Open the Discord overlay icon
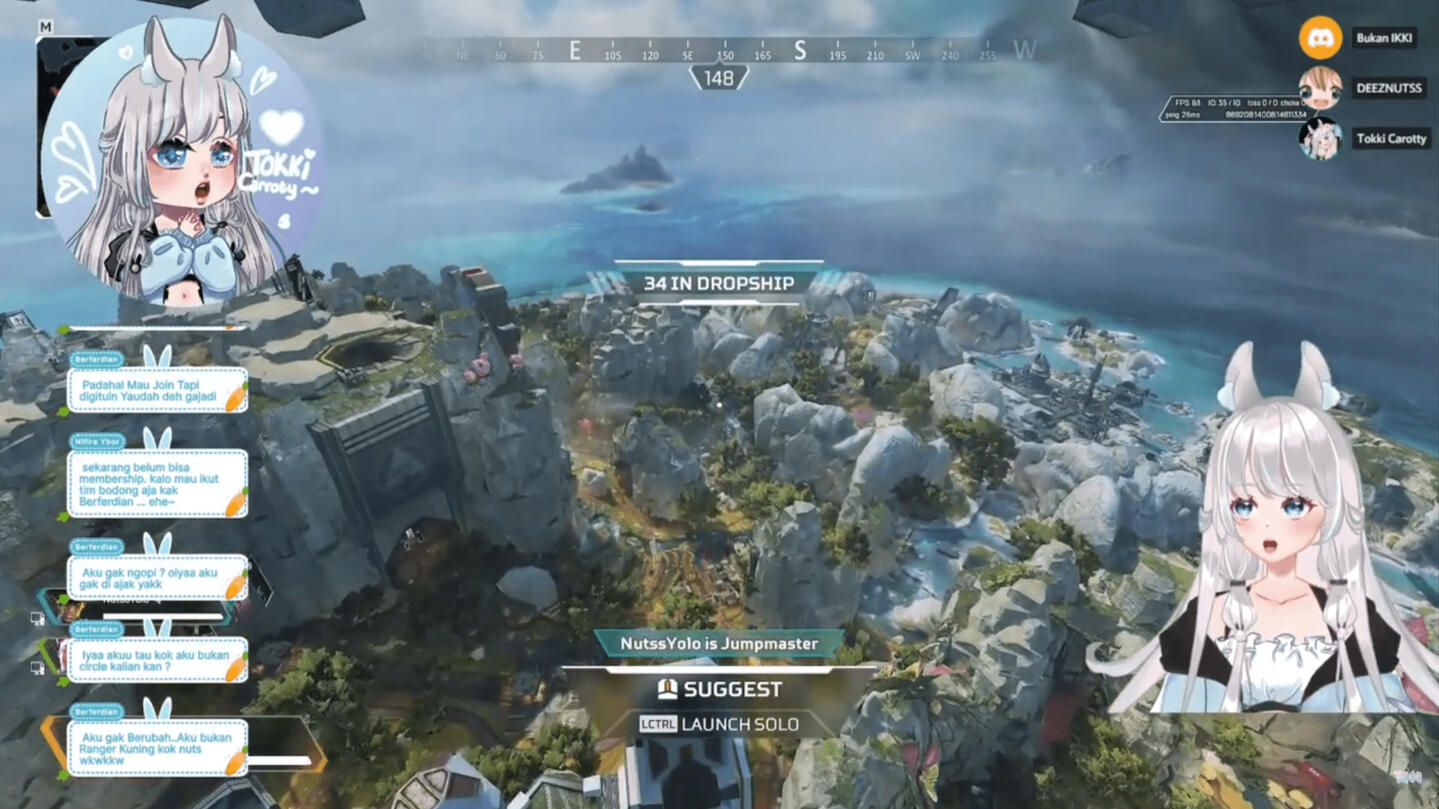This screenshot has height=809, width=1439. point(1320,38)
